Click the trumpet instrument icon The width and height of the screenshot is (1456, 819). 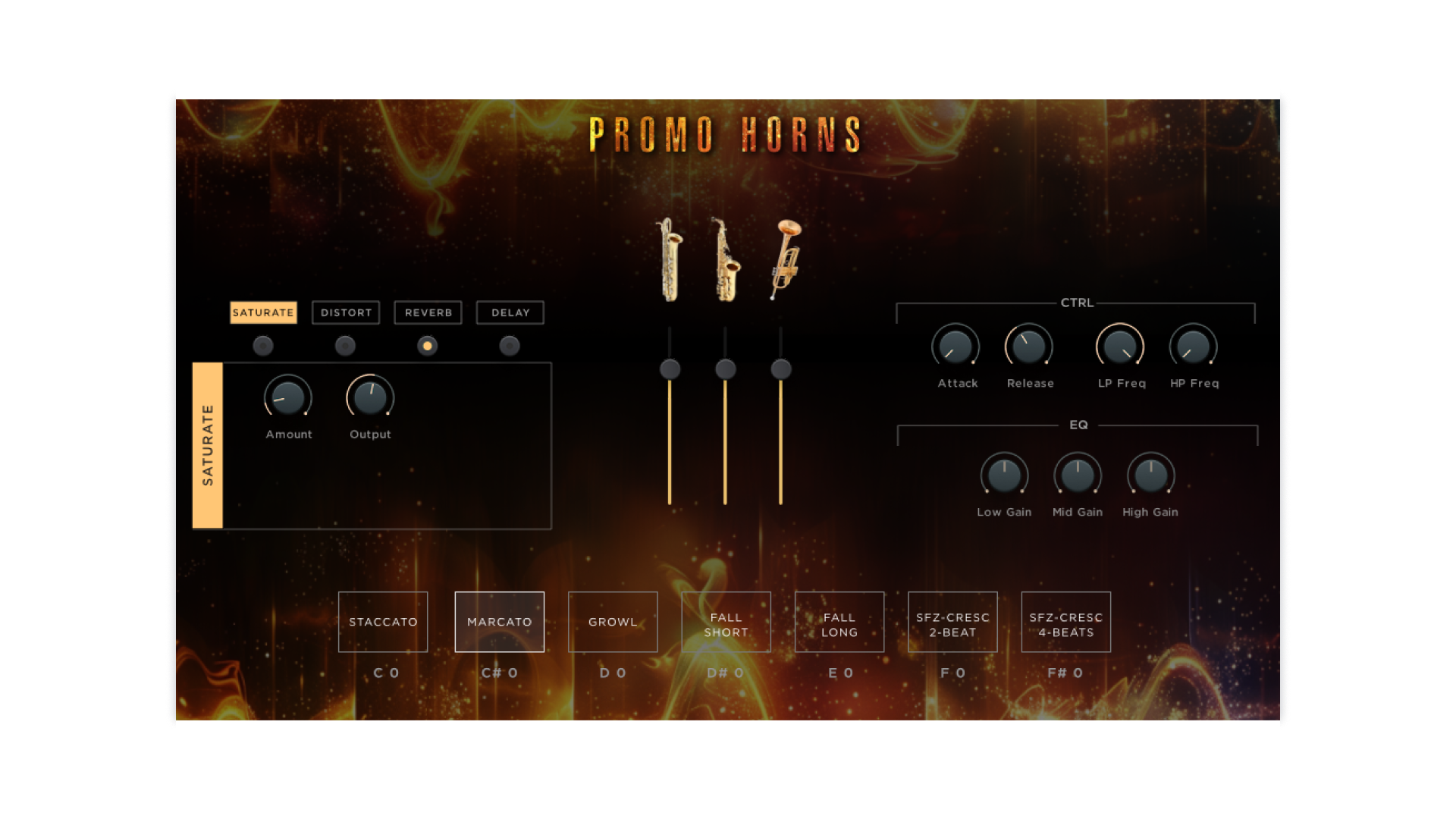785,258
